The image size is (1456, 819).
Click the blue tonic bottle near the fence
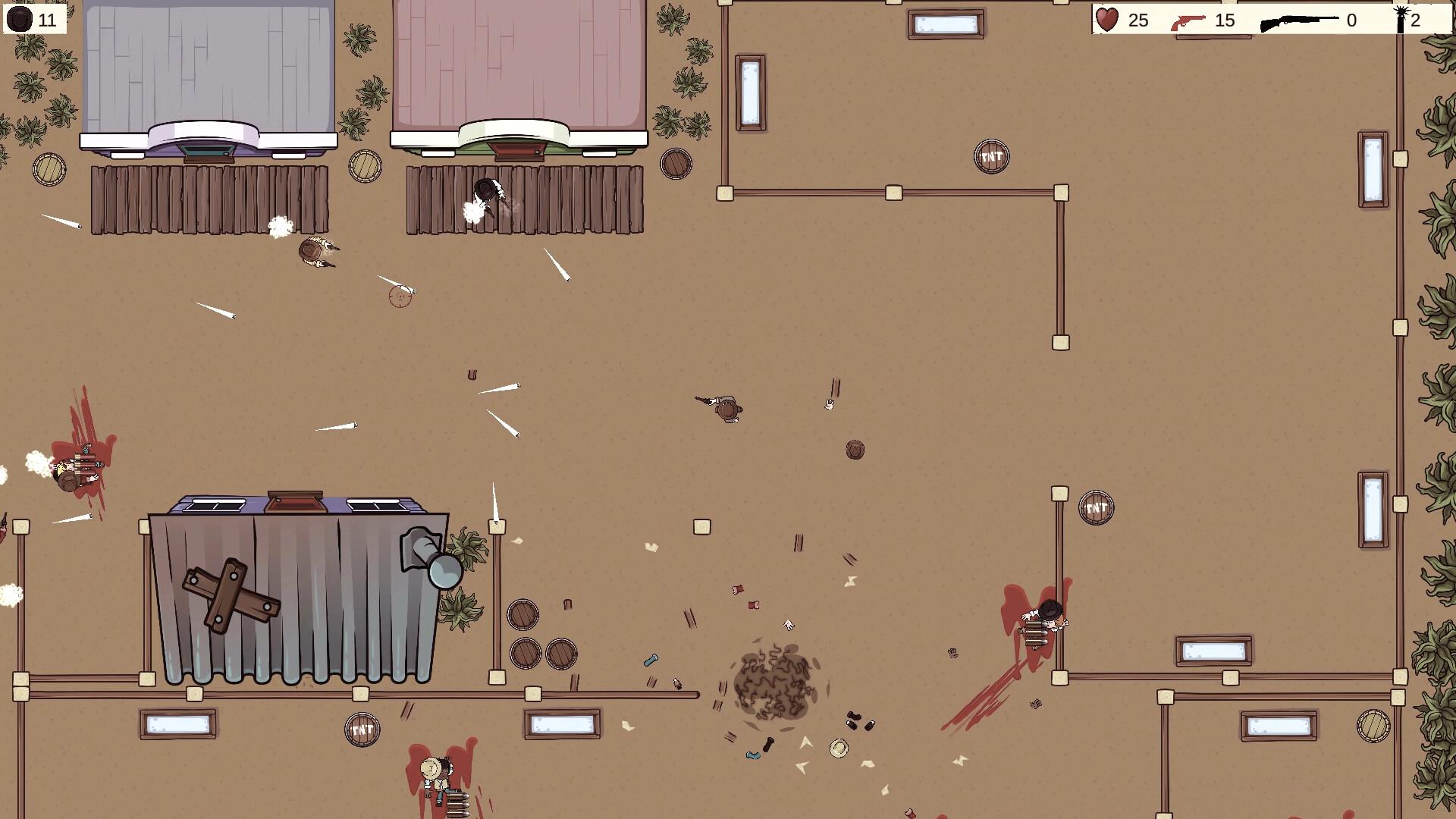coord(651,661)
